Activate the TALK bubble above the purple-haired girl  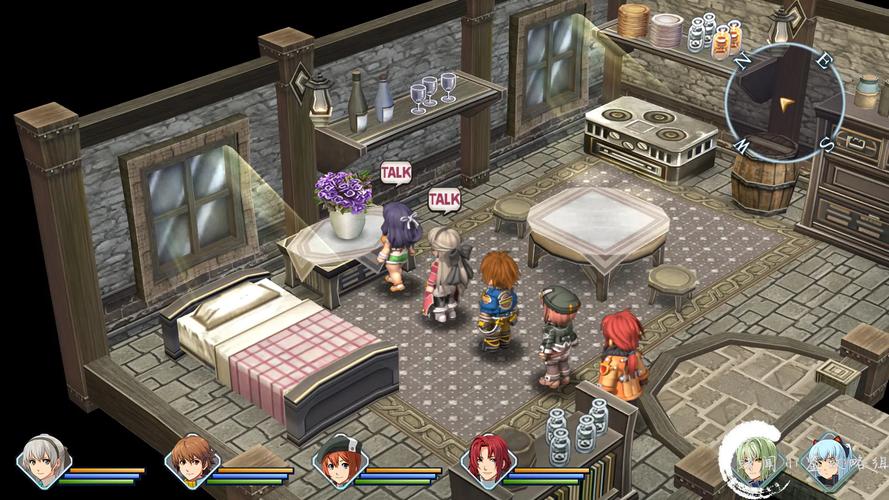[396, 172]
